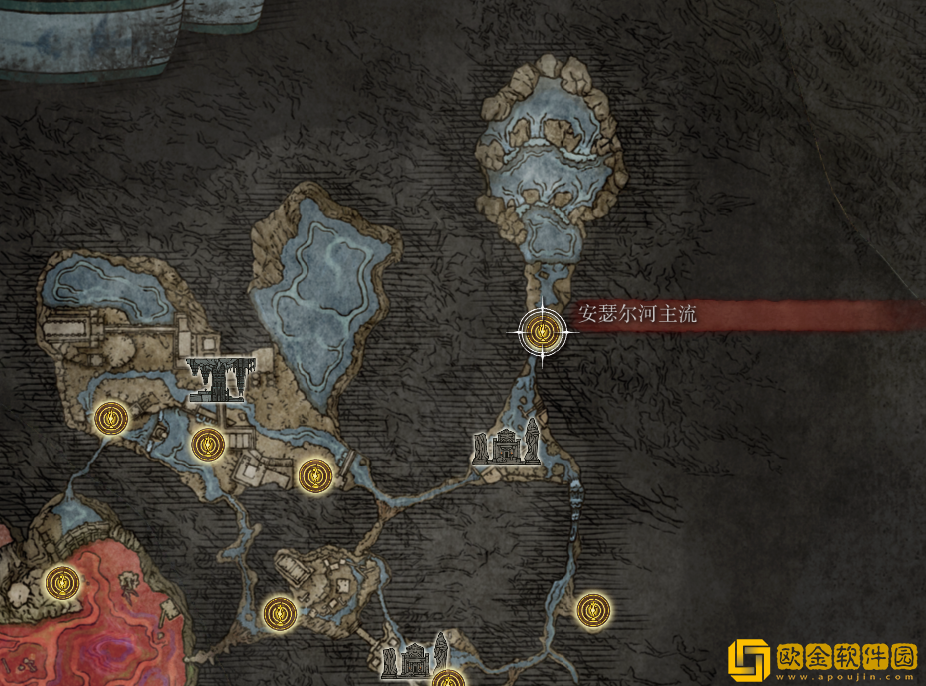Select the 安瑟尔河主流 site of grace marker
The image size is (926, 686).
pyautogui.click(x=543, y=331)
